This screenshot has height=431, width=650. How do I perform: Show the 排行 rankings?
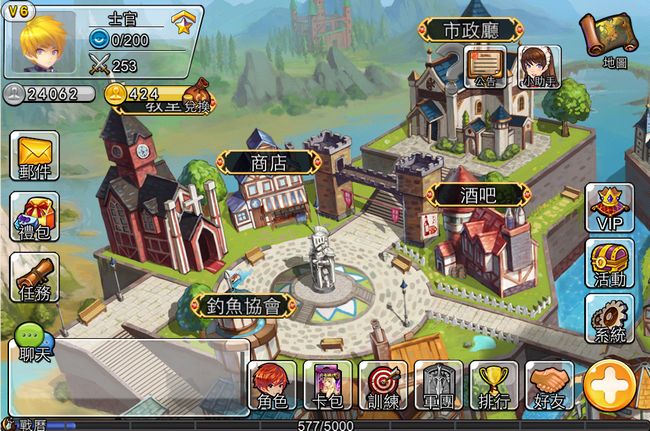pyautogui.click(x=494, y=387)
